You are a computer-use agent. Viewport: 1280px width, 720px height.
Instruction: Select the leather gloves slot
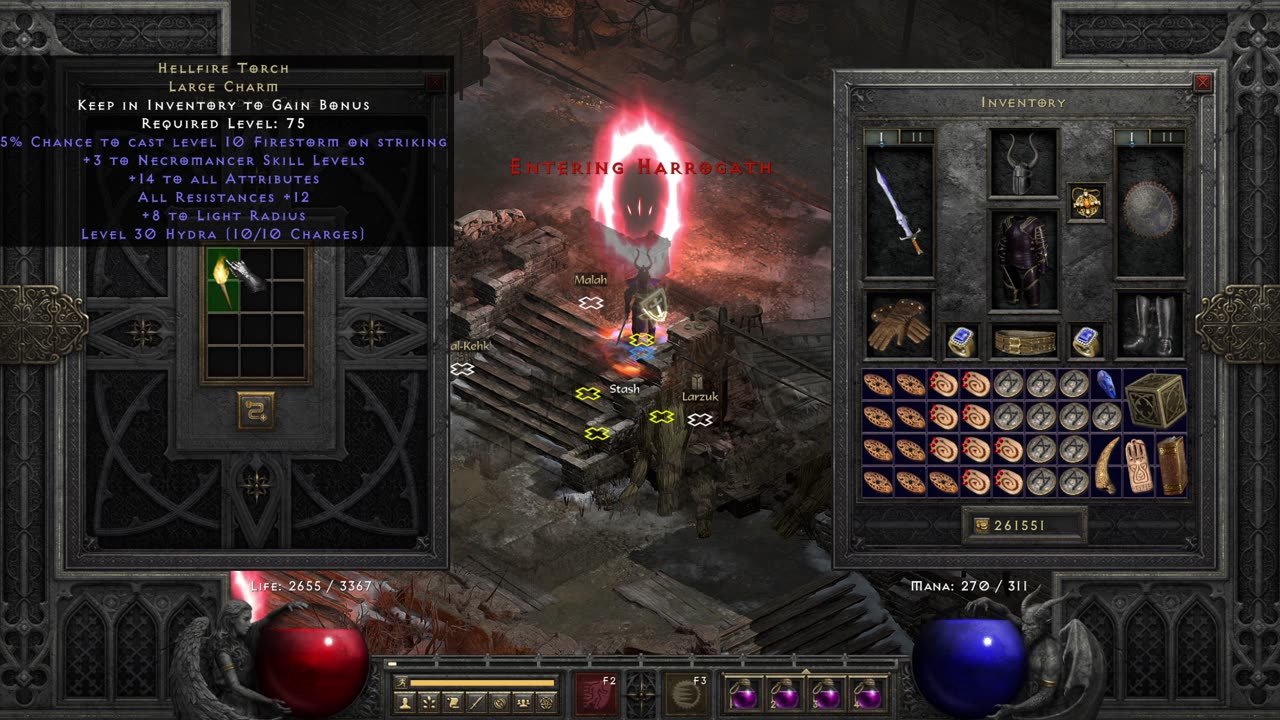click(x=899, y=324)
